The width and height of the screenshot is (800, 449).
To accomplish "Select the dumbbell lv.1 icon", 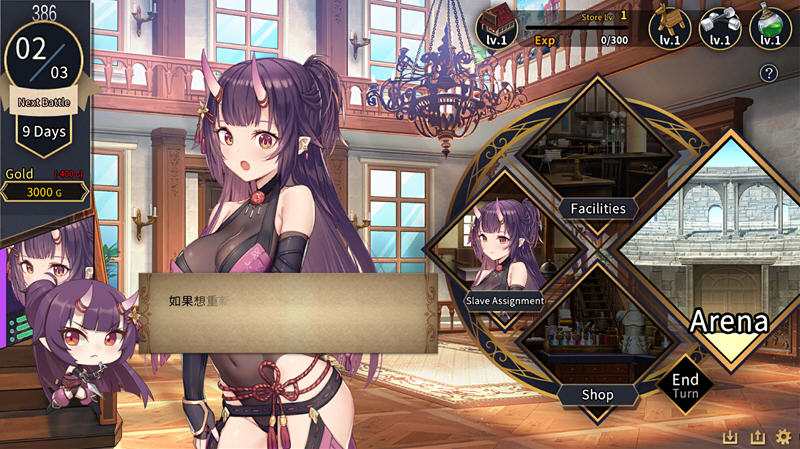I will click(718, 26).
